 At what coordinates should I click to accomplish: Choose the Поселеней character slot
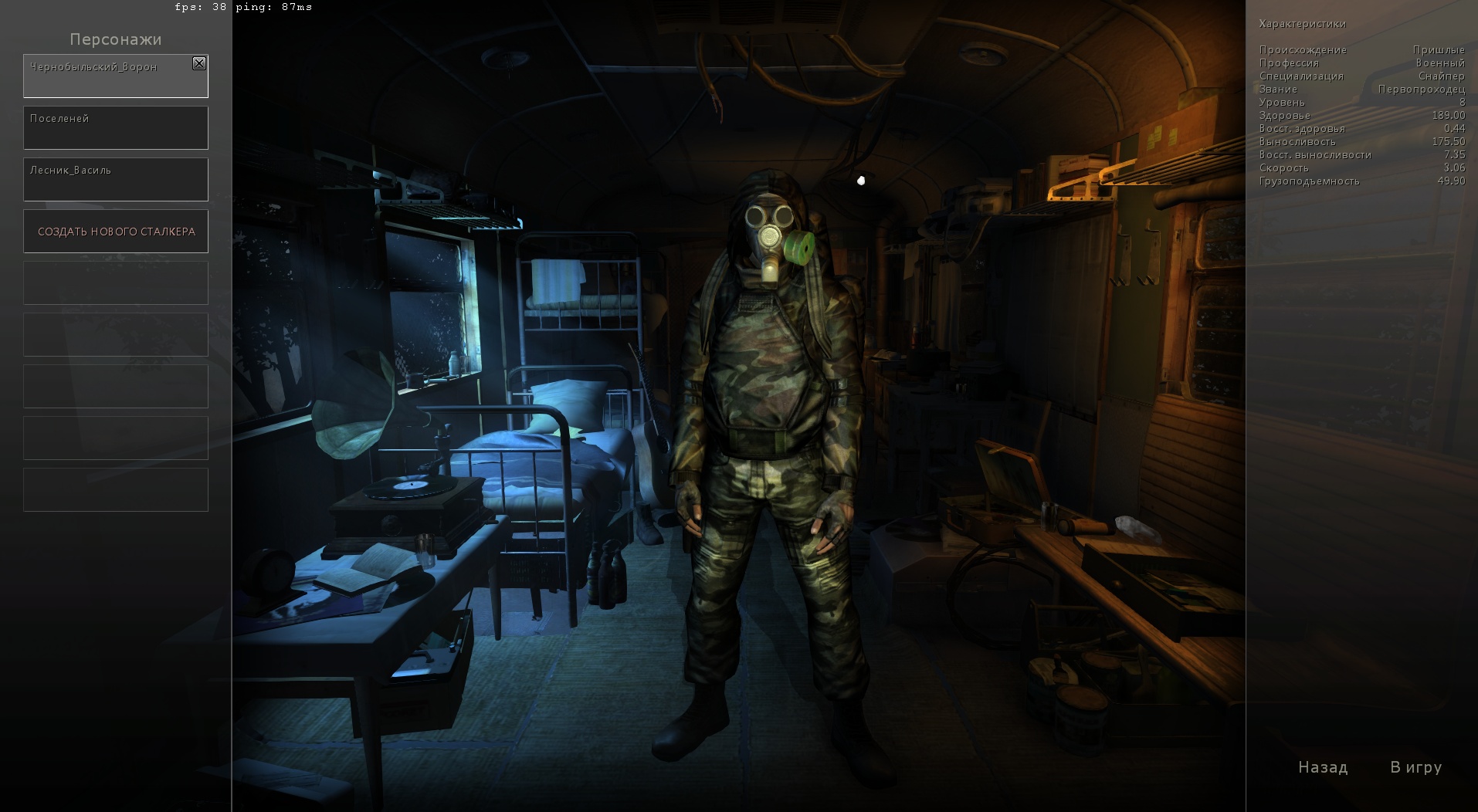click(x=116, y=128)
